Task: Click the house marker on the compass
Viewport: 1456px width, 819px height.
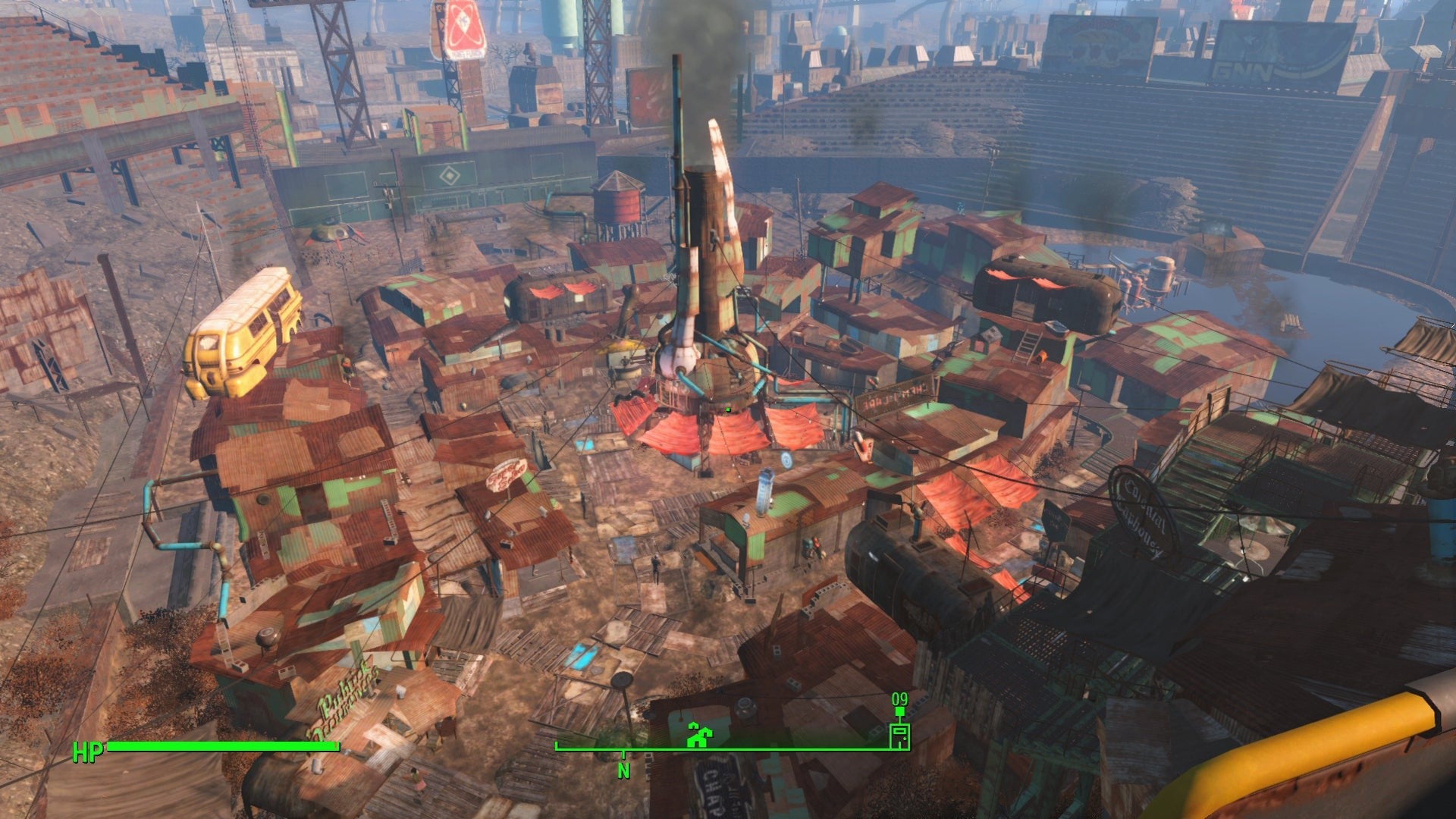Action: coord(697,734)
